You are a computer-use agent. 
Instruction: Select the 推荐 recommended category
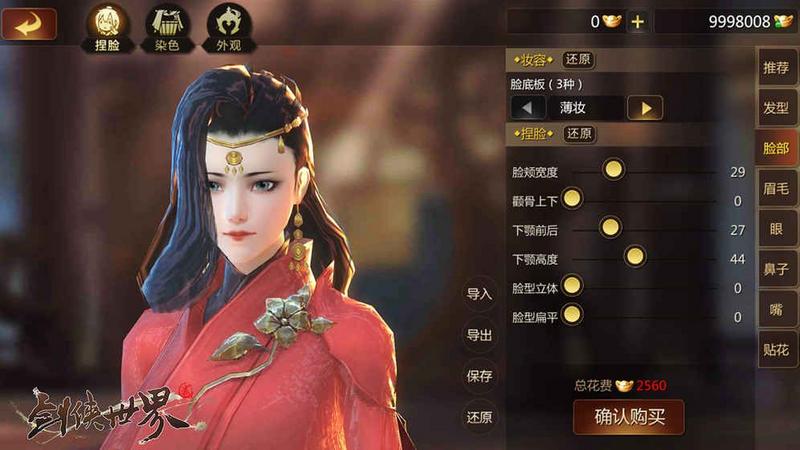pos(776,68)
